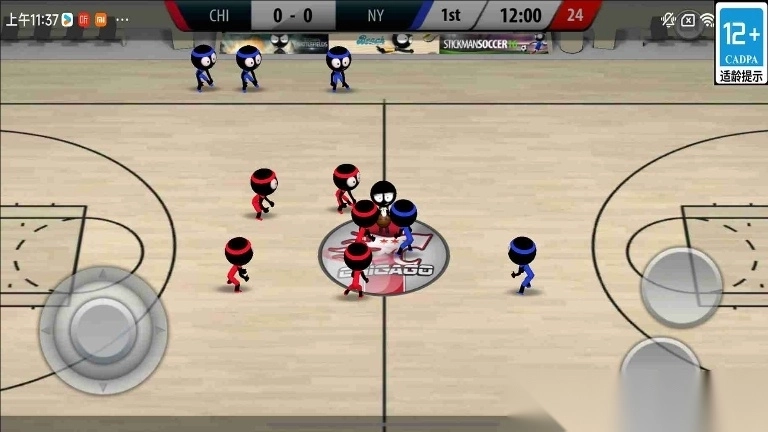The width and height of the screenshot is (768, 432).
Task: Open the CADPA 12+ age rating notice
Action: click(x=741, y=48)
